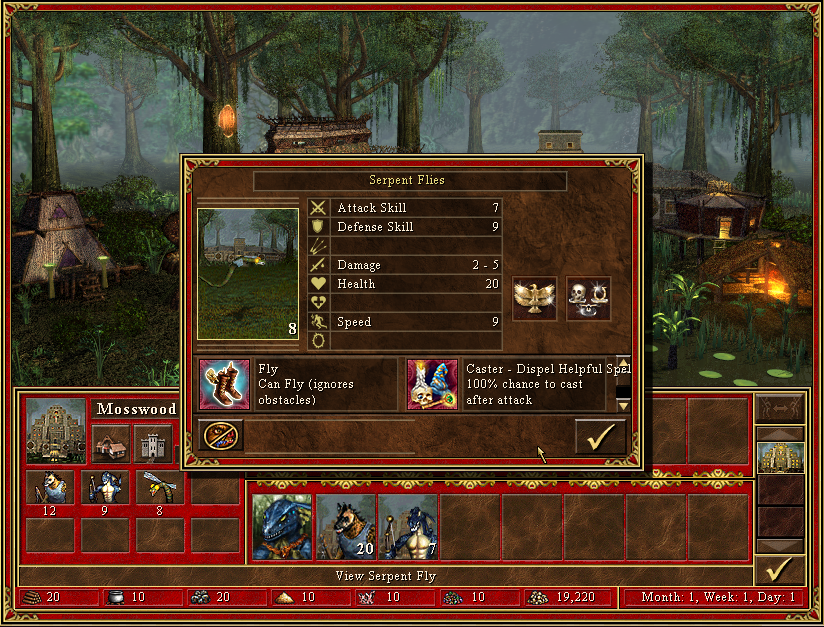
Task: Click the golden eagle morale icon
Action: (x=534, y=299)
